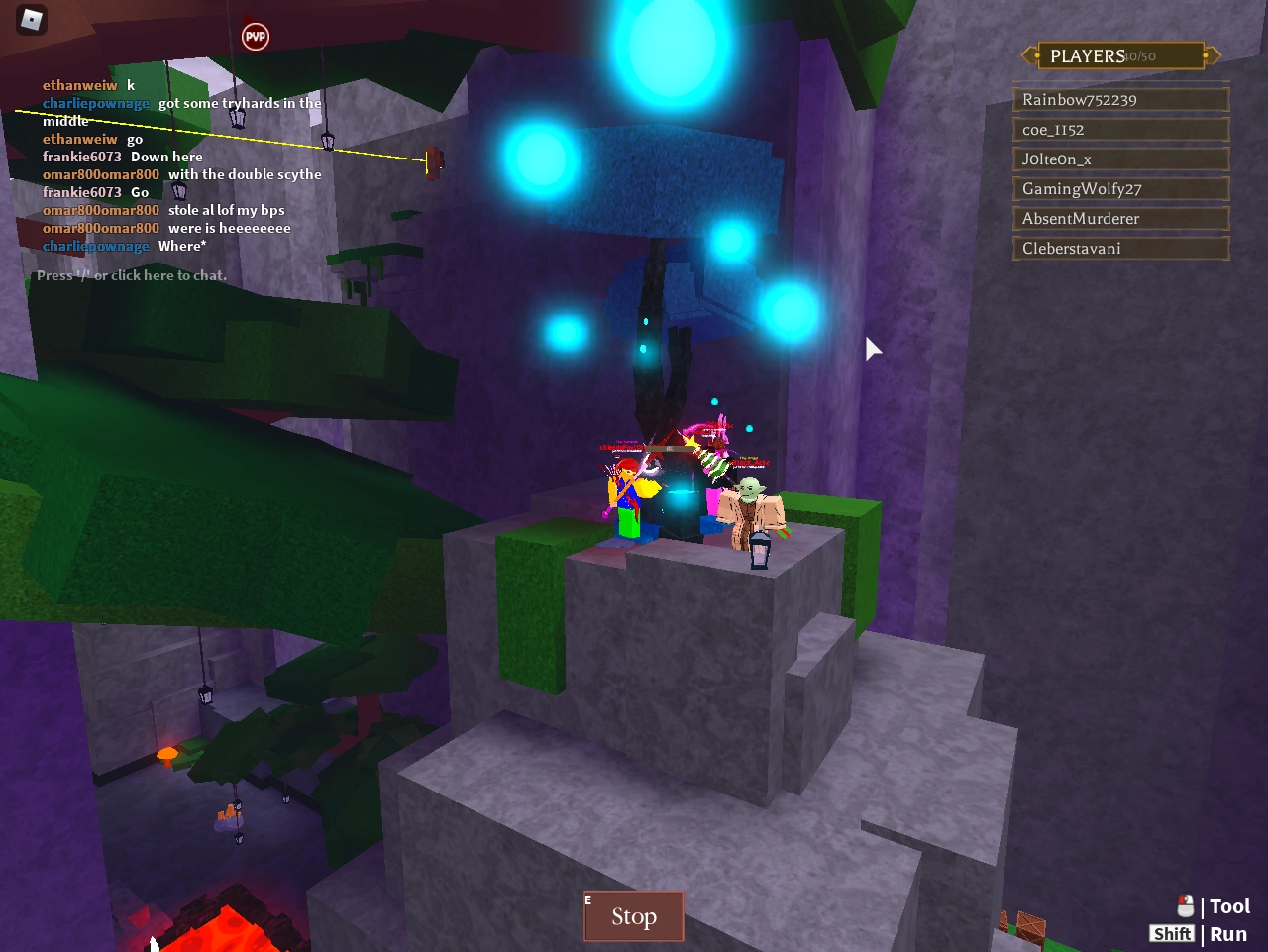Viewport: 1268px width, 952px height.
Task: Click the right yellow dot on PLAYERS banner
Action: [x=1205, y=55]
